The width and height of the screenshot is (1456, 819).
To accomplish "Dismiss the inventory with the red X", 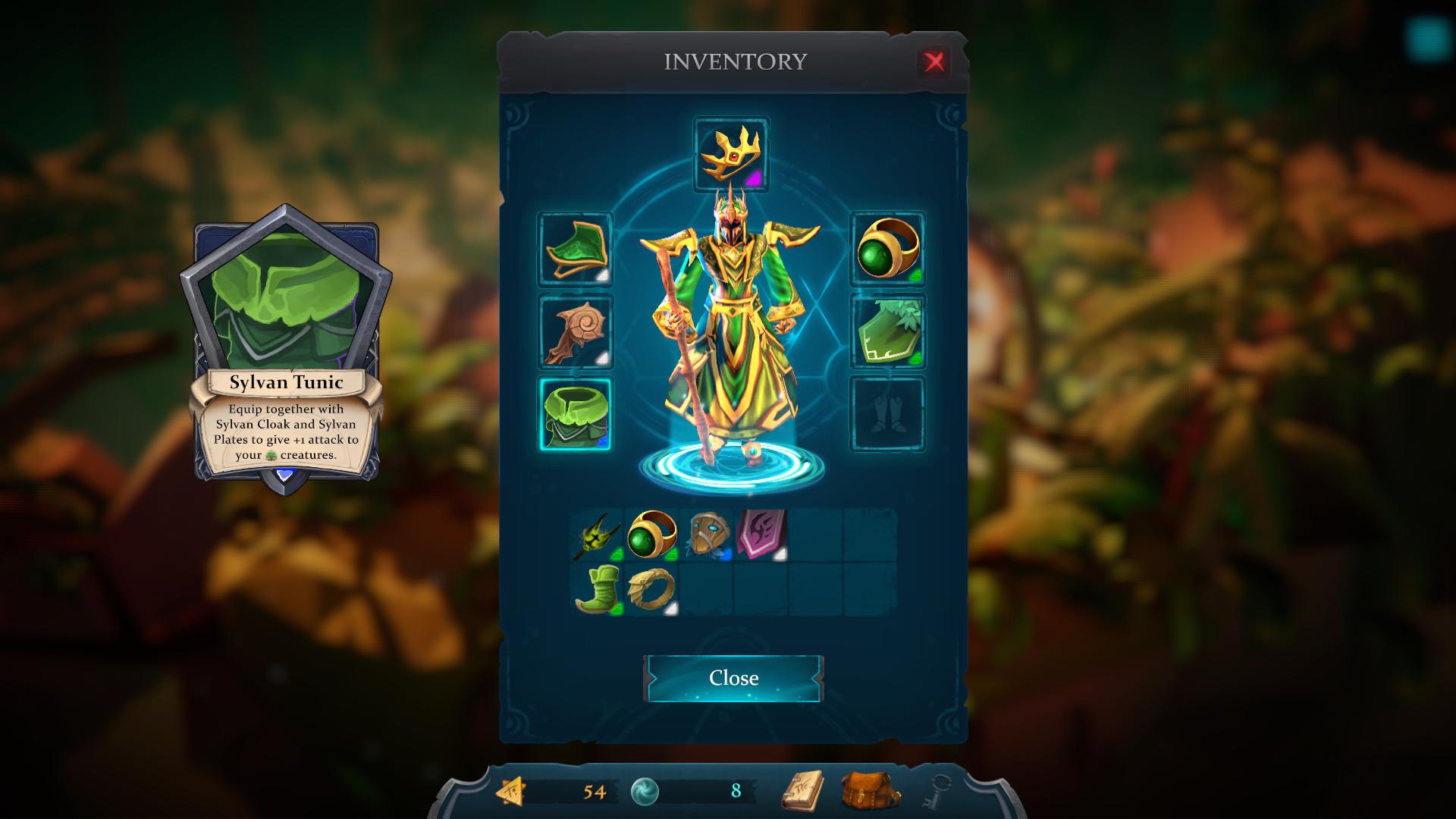I will tap(934, 61).
